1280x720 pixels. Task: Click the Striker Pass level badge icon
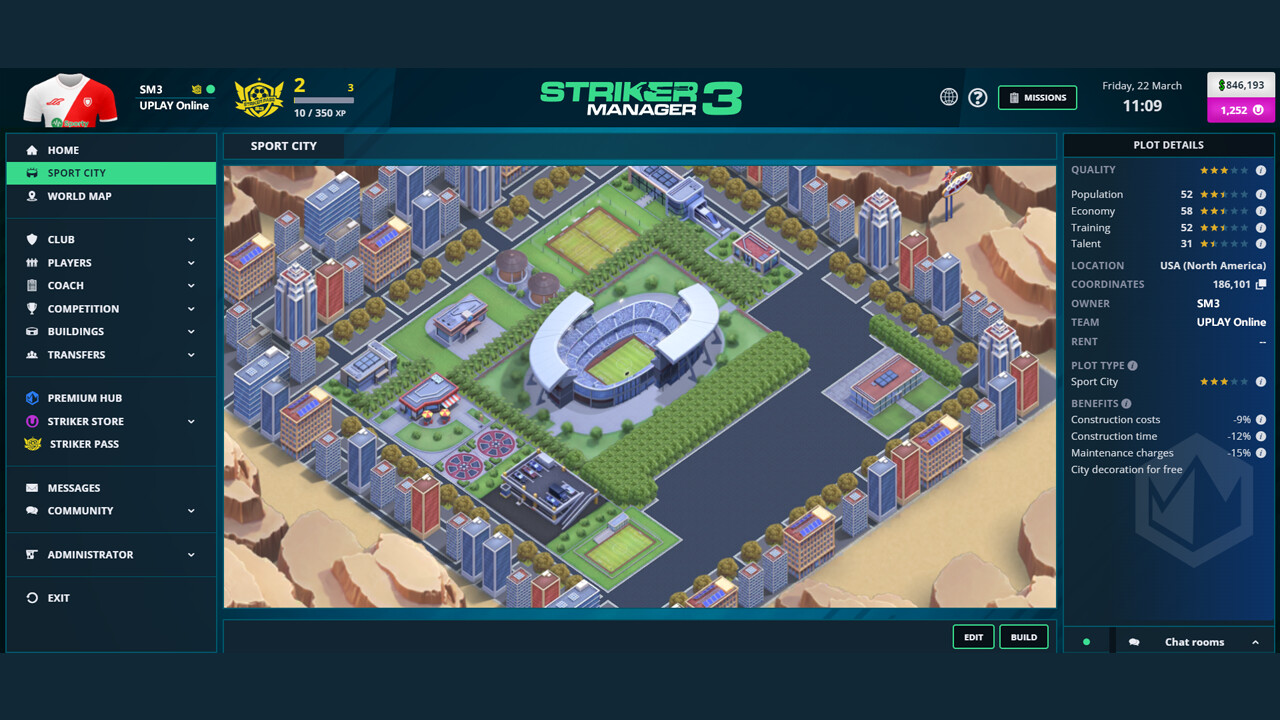(259, 97)
